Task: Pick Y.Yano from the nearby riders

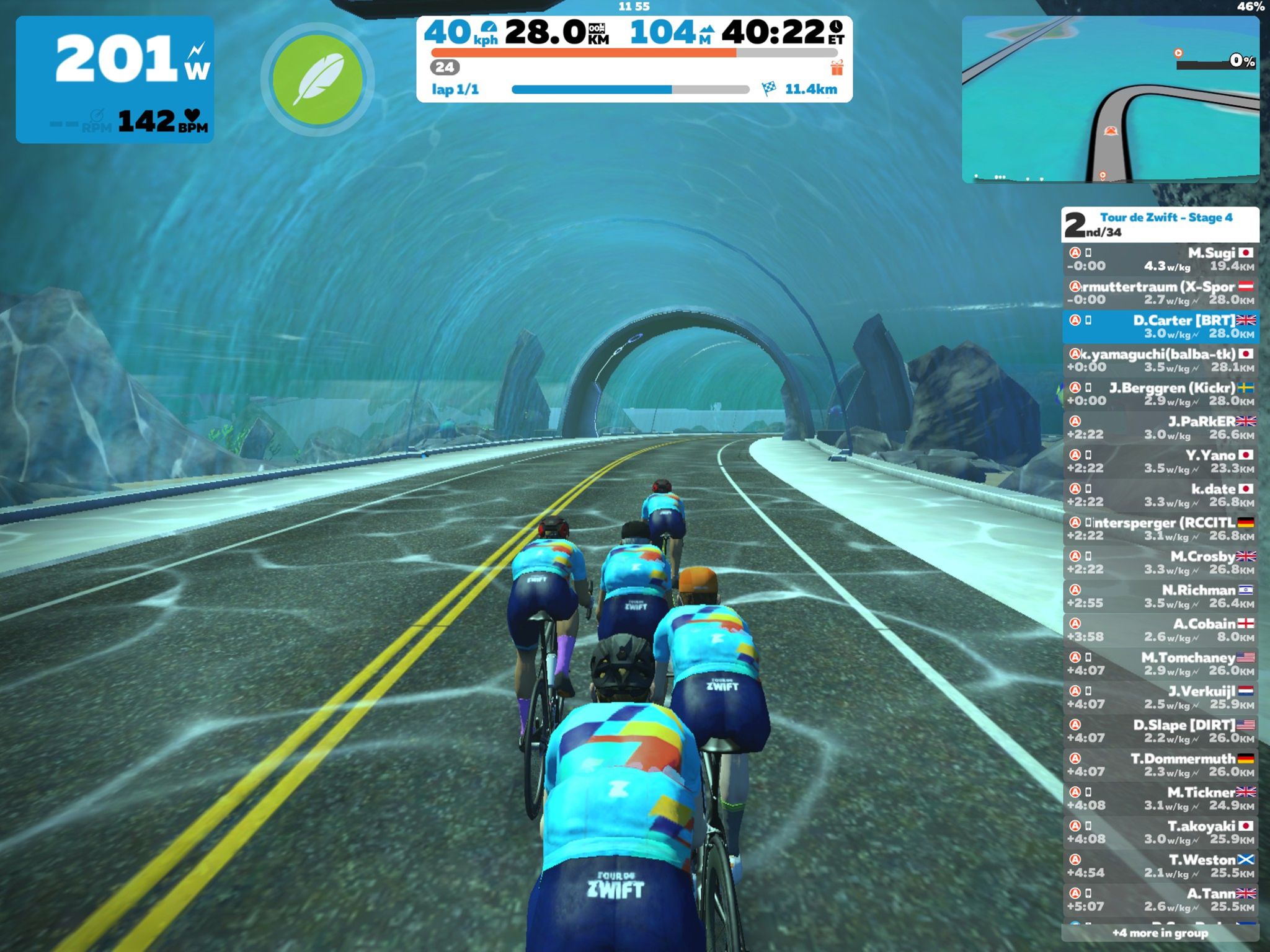Action: coord(1160,461)
